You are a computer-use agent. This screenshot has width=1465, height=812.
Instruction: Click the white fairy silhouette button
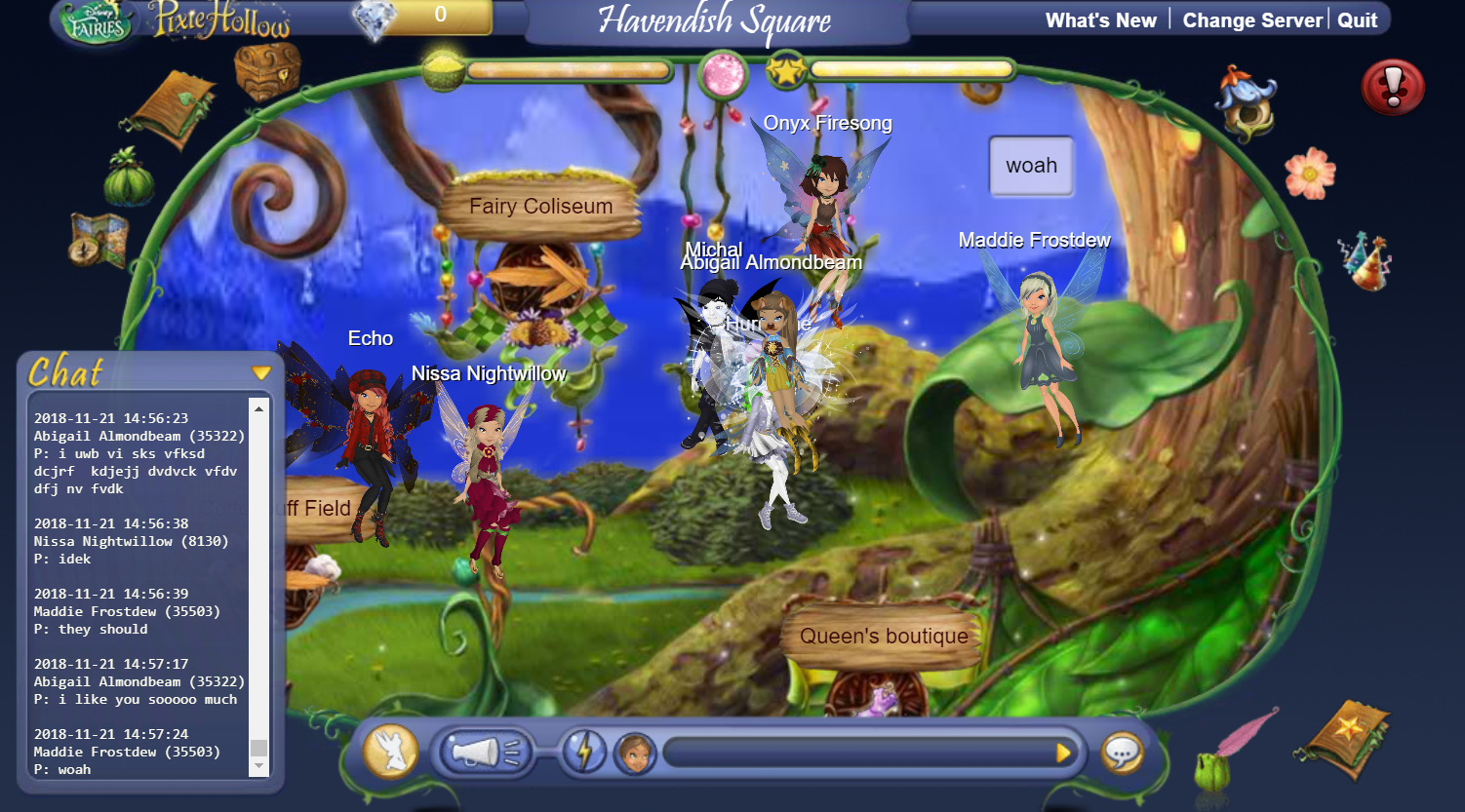[390, 753]
